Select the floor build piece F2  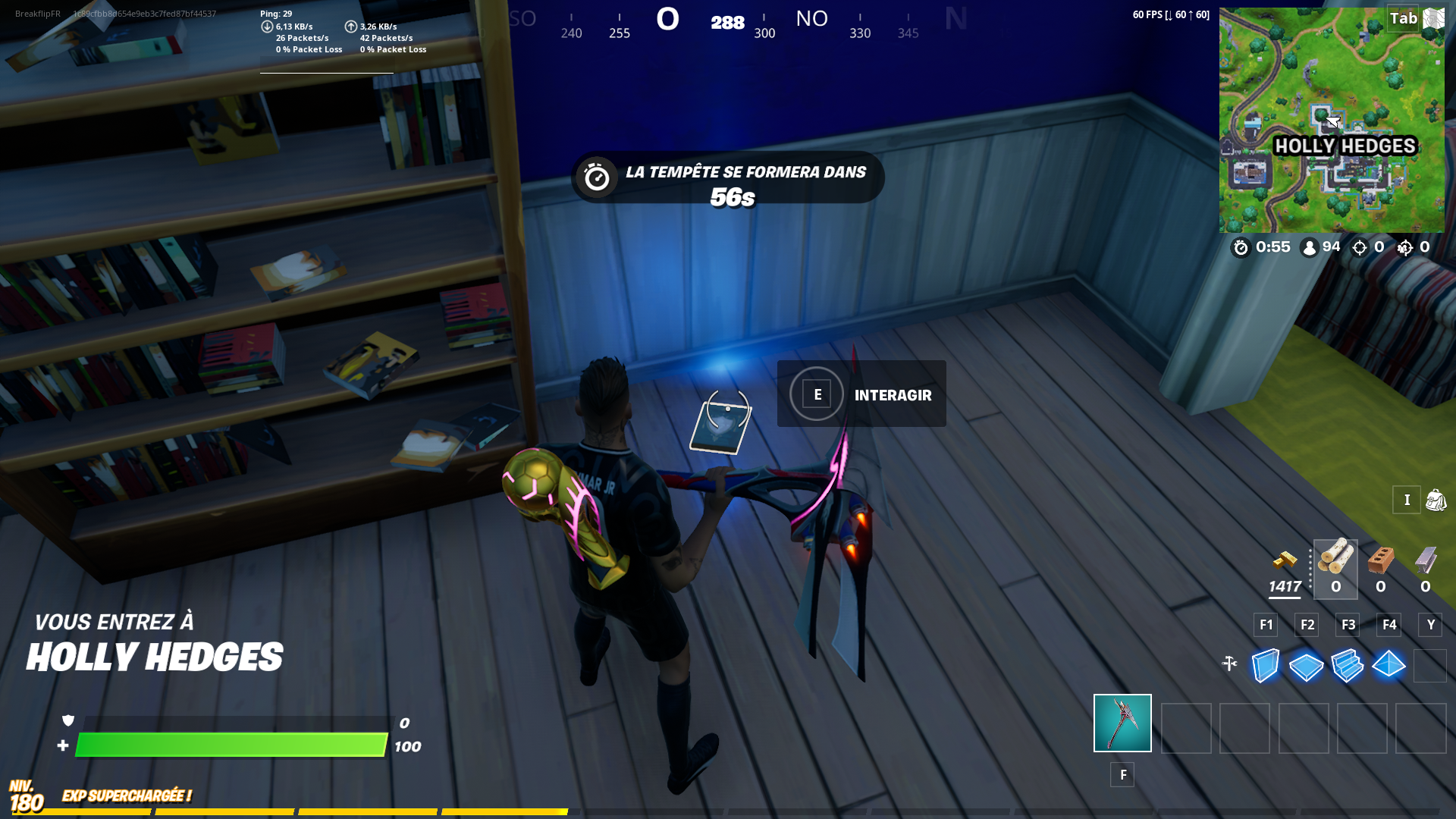point(1306,667)
